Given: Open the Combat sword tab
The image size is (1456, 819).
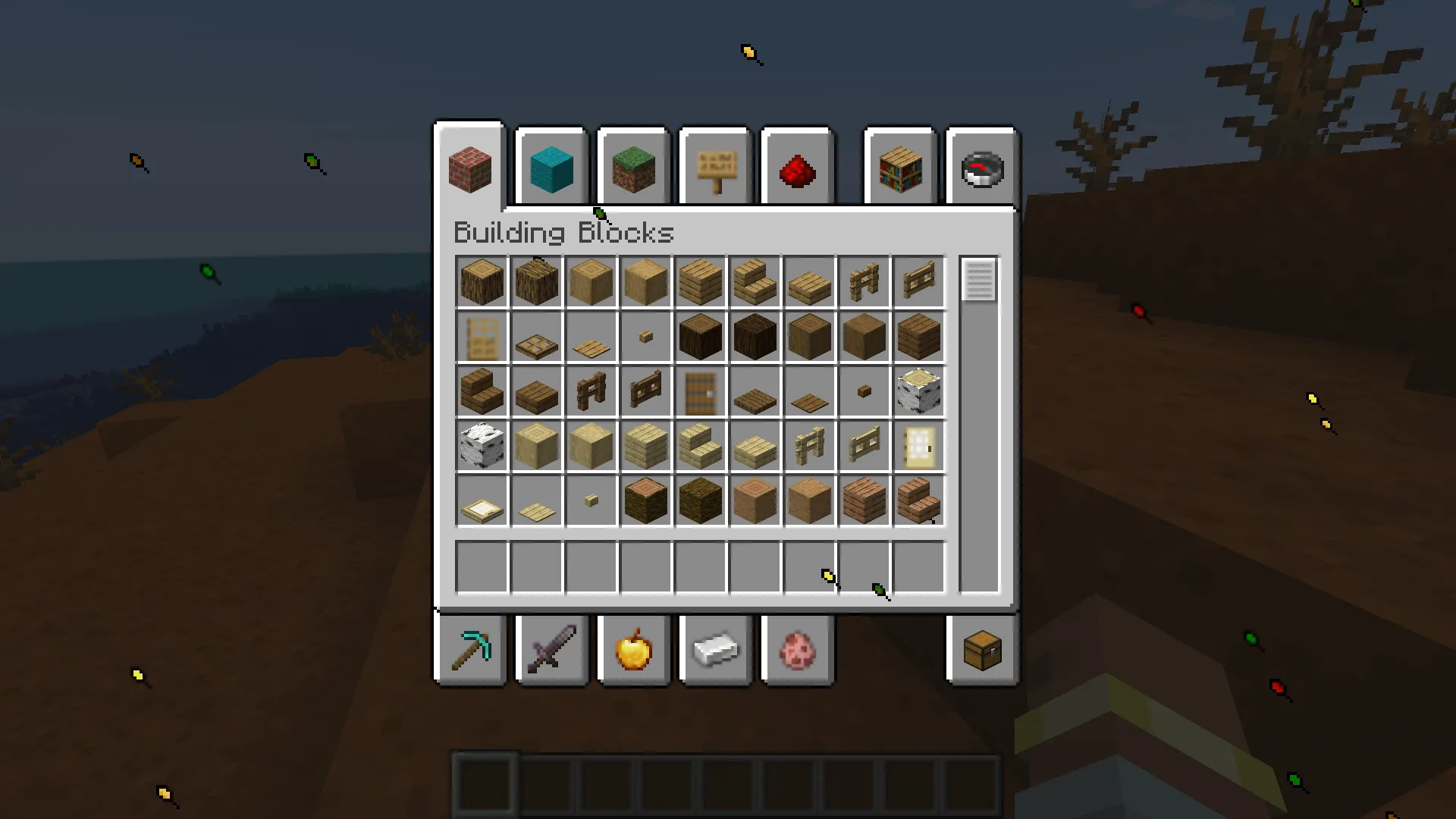Looking at the screenshot, I should 551,650.
